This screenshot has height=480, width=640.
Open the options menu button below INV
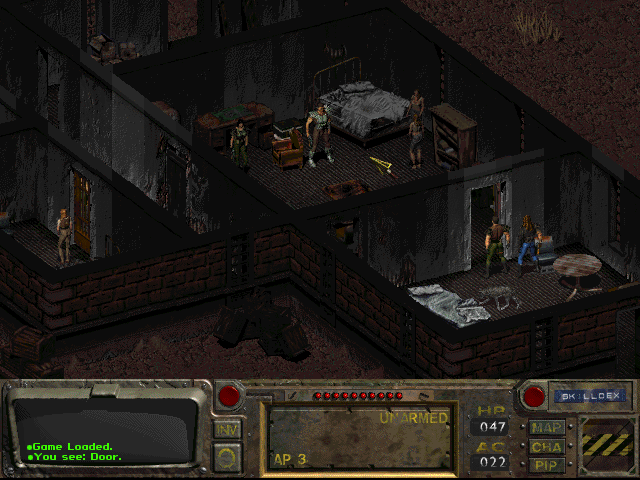click(x=227, y=457)
